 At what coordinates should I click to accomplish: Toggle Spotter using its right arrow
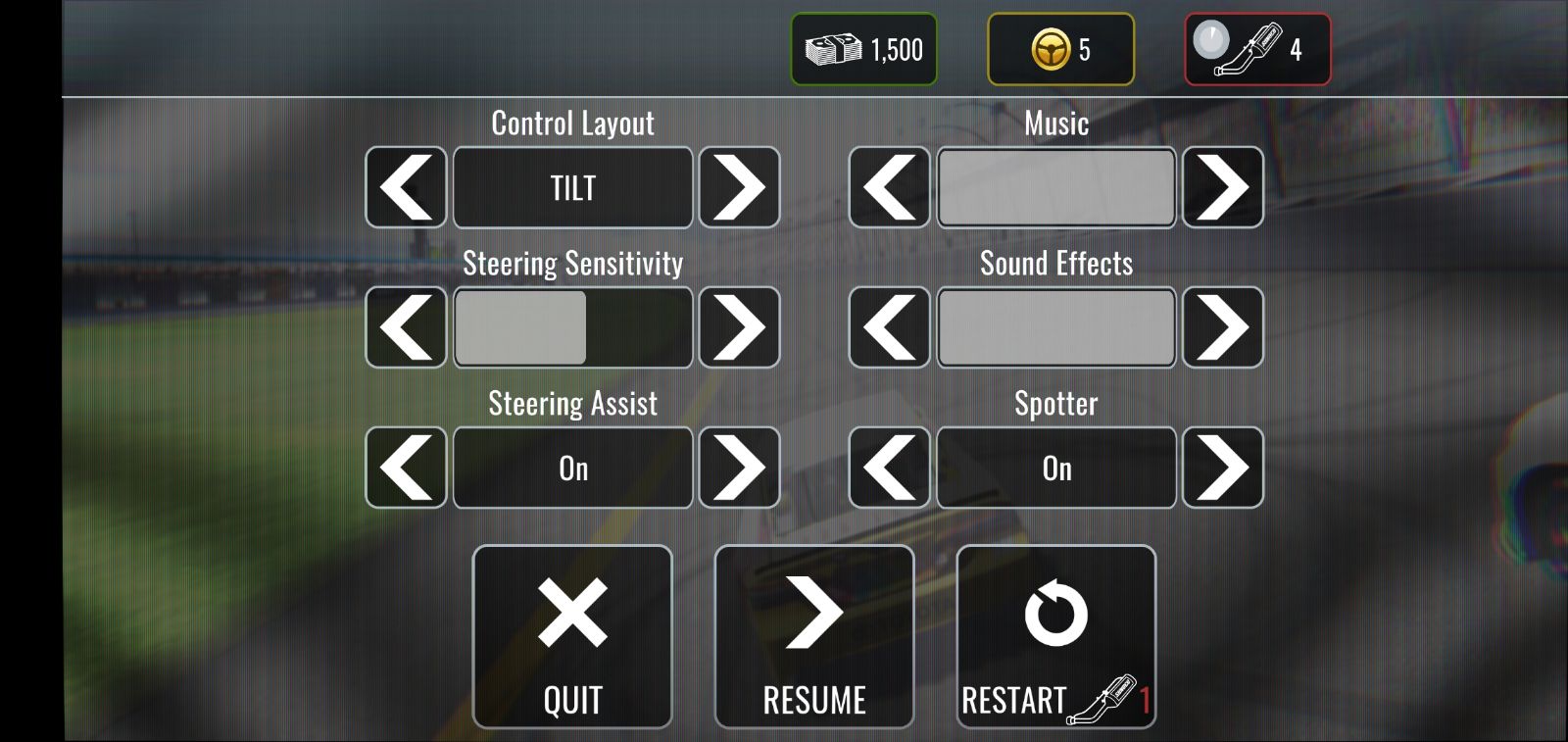tap(1222, 468)
